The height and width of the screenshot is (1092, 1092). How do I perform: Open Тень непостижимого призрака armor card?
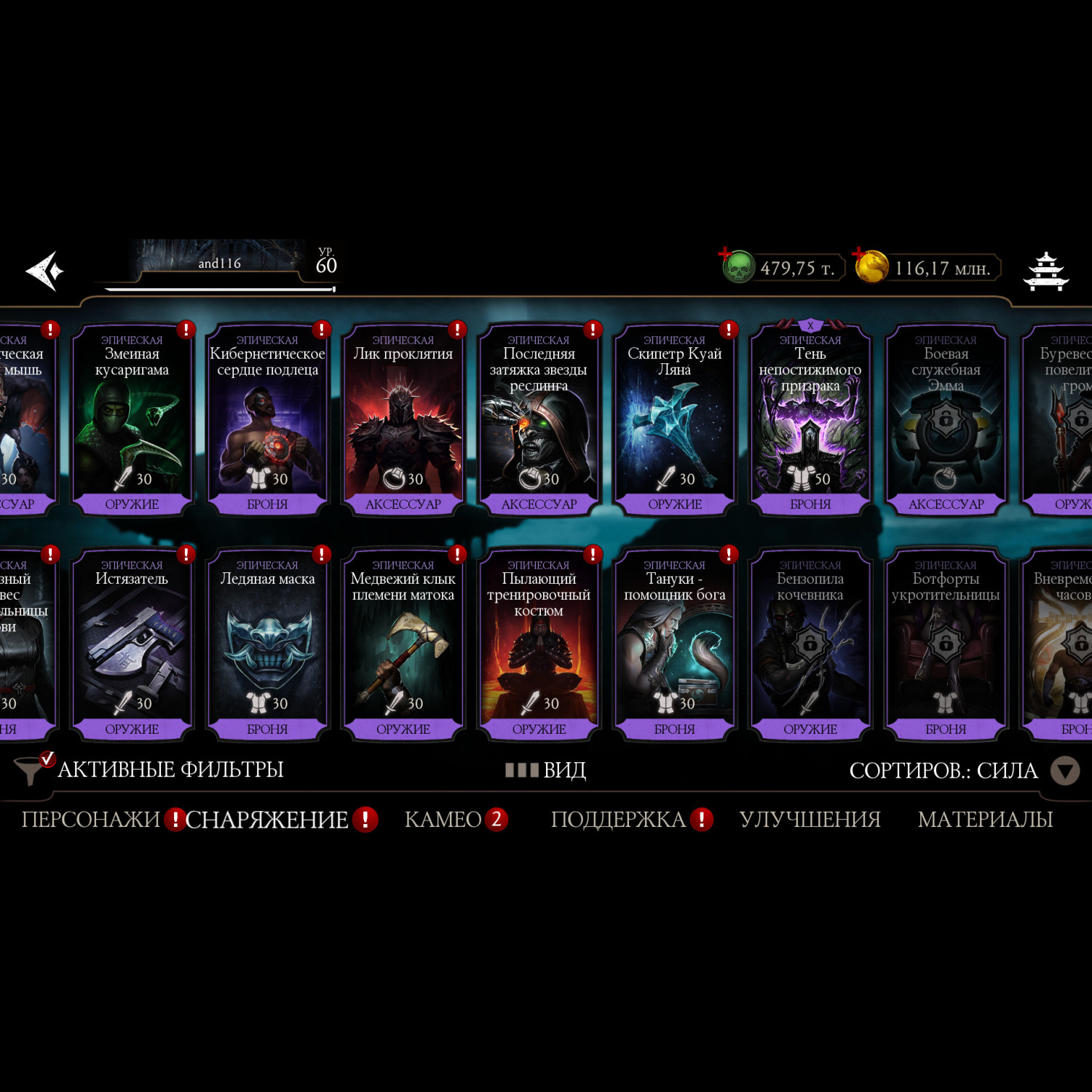tap(810, 420)
